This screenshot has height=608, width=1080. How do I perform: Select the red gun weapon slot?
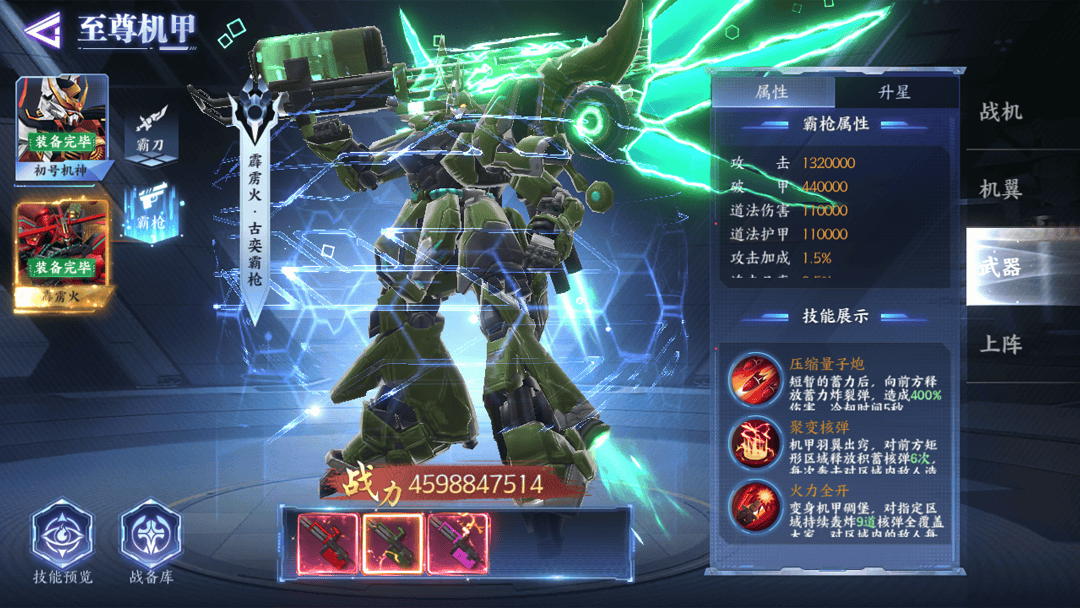pyautogui.click(x=327, y=545)
